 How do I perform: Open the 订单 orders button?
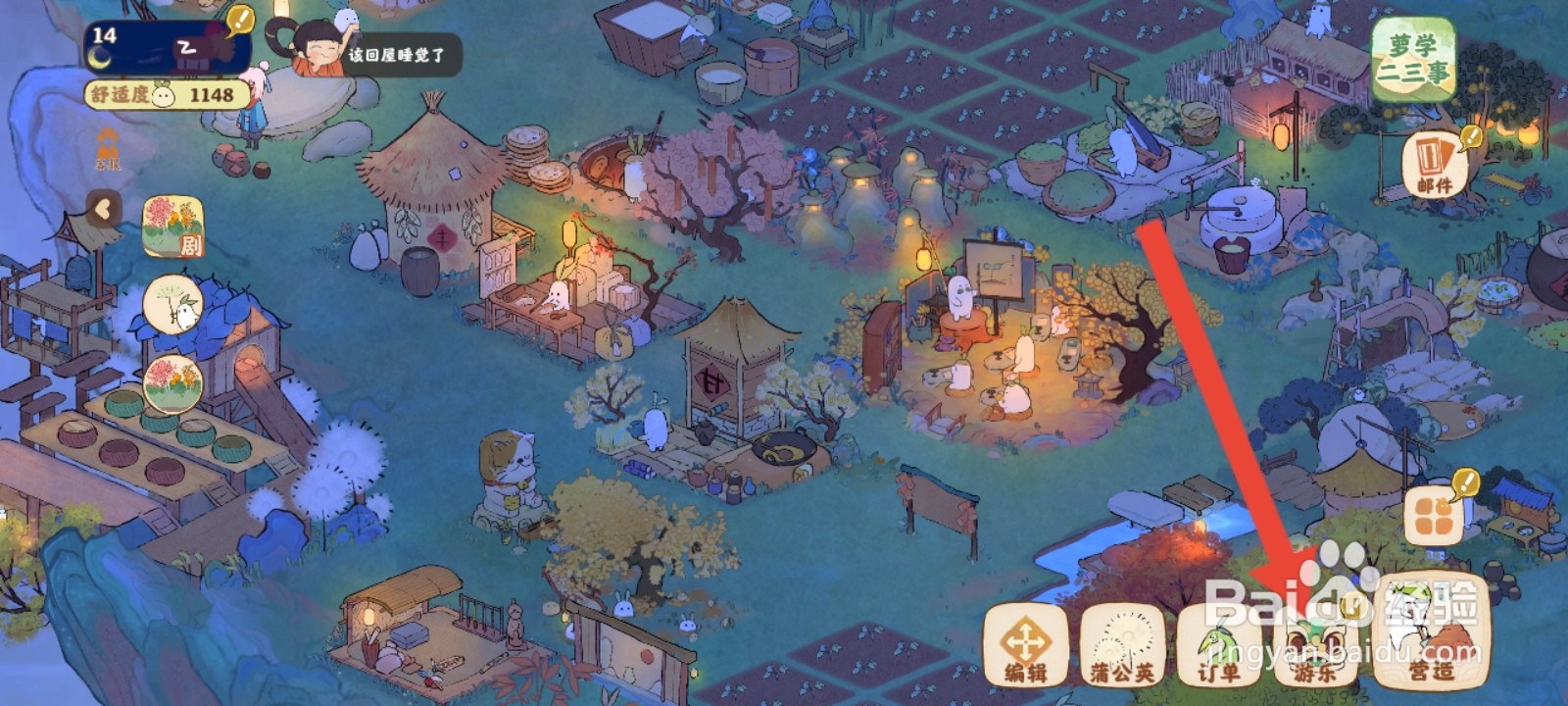click(1218, 646)
